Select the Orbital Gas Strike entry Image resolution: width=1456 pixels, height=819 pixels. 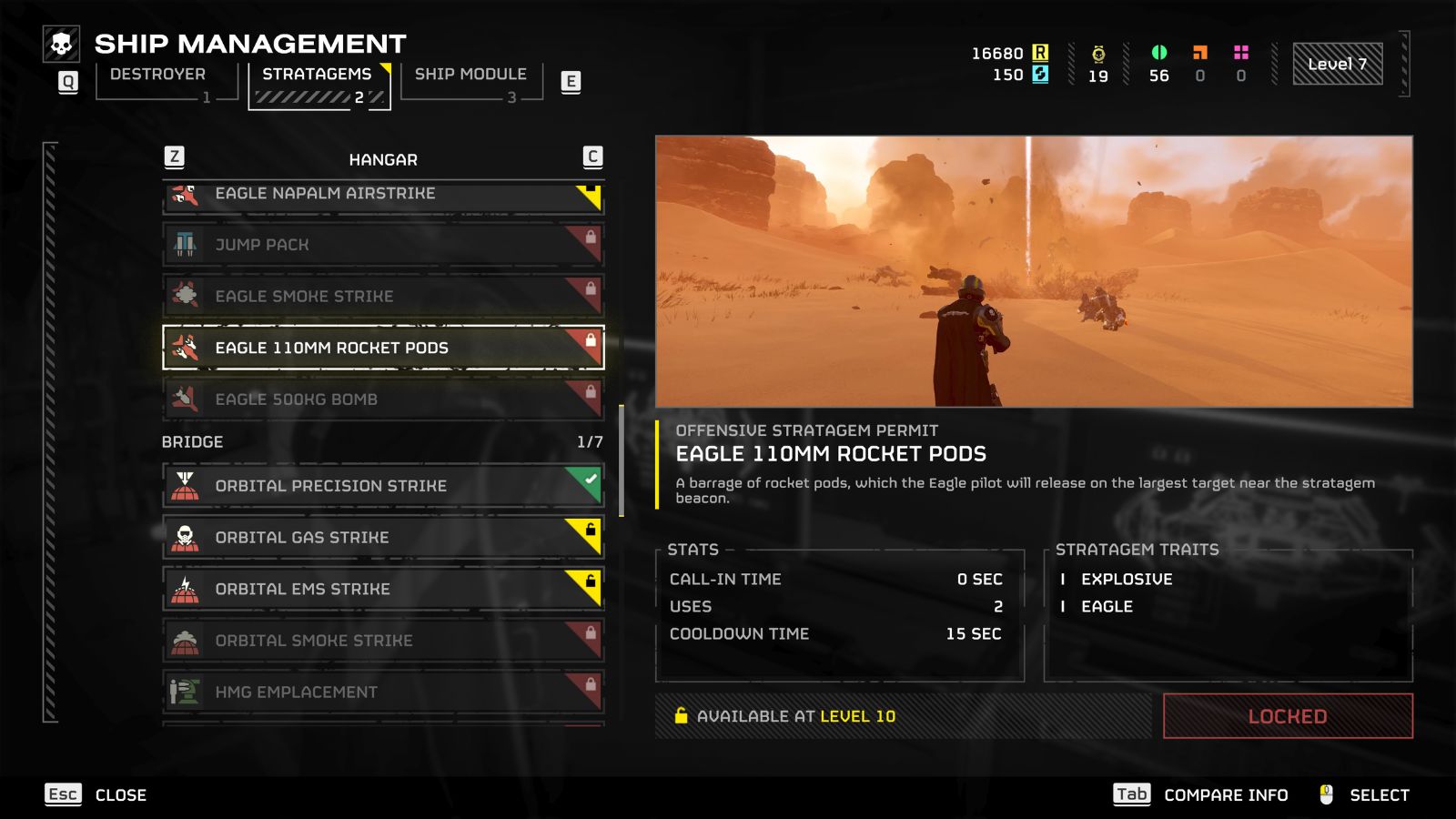[382, 538]
